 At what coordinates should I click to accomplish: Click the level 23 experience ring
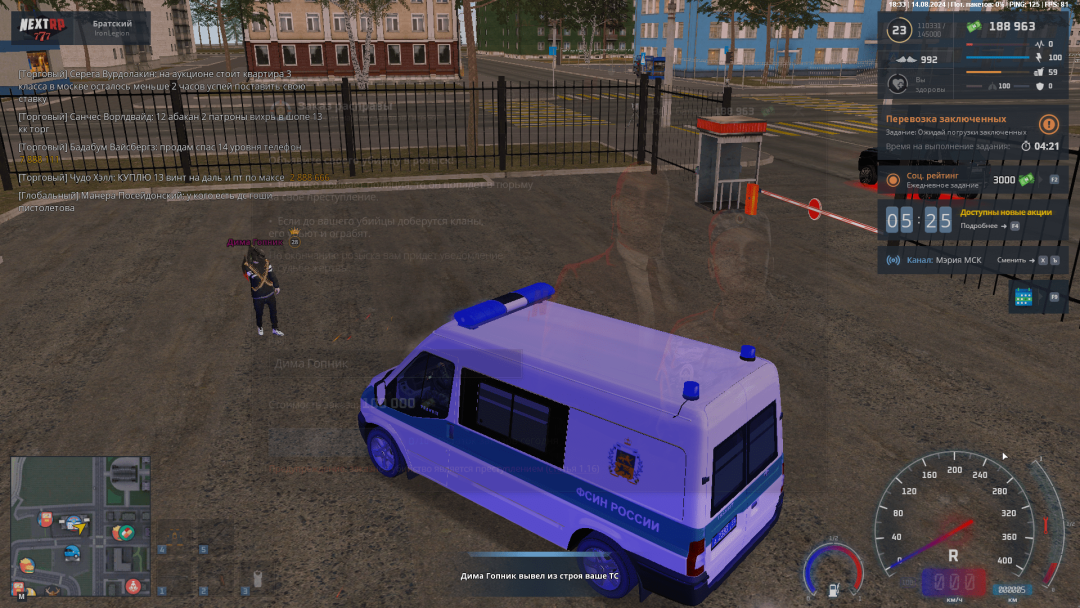[x=899, y=31]
